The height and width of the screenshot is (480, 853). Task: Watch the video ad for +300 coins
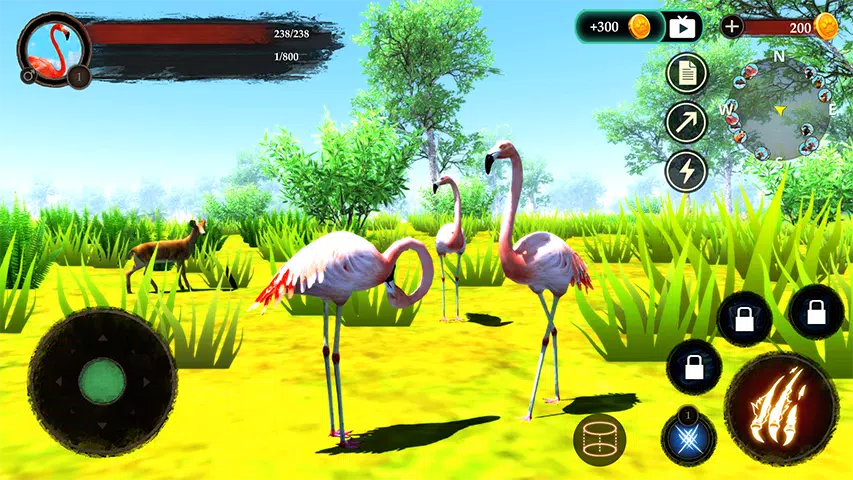[683, 27]
